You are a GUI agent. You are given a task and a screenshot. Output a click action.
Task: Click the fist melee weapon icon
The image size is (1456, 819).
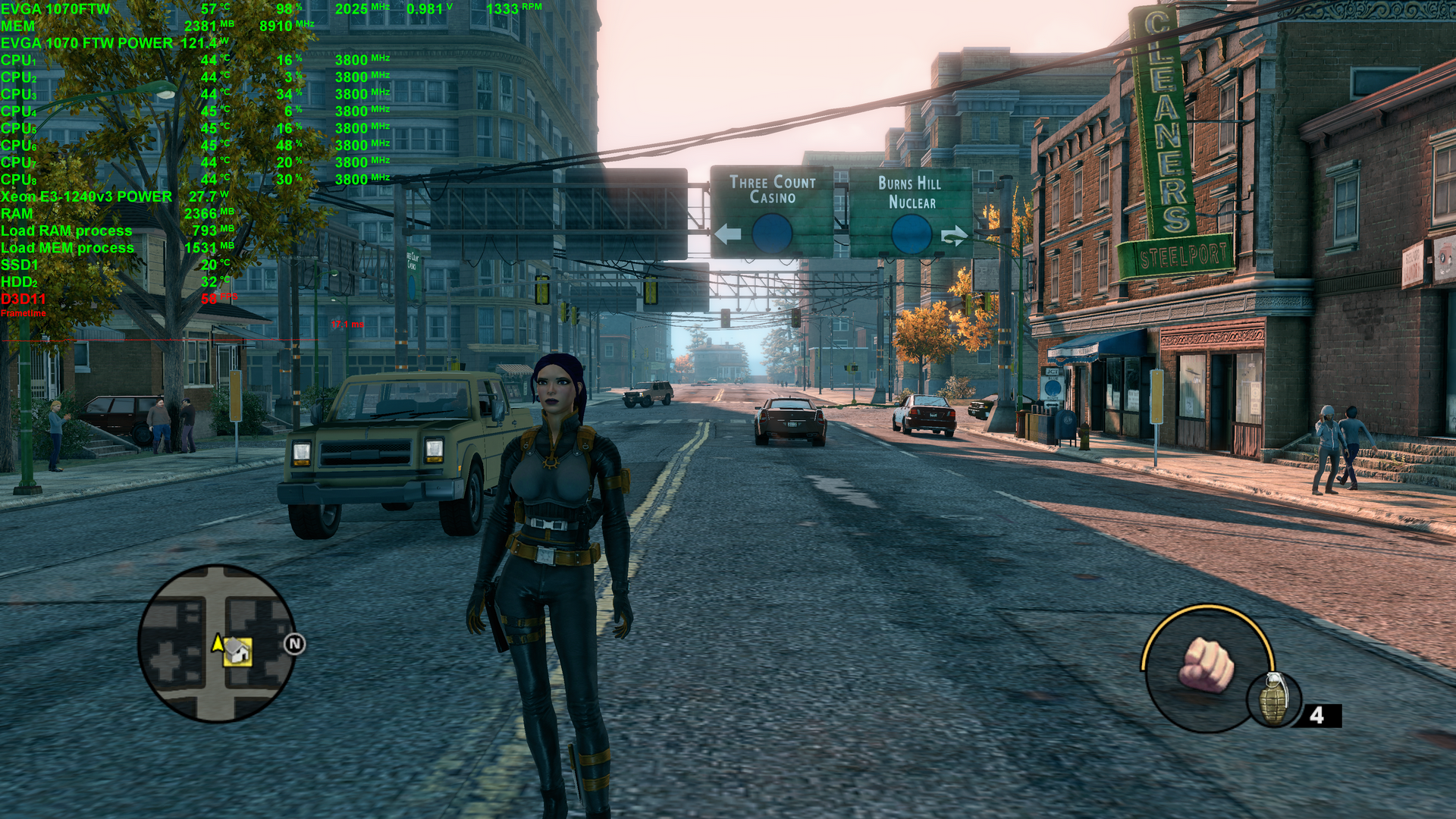coord(1206,666)
